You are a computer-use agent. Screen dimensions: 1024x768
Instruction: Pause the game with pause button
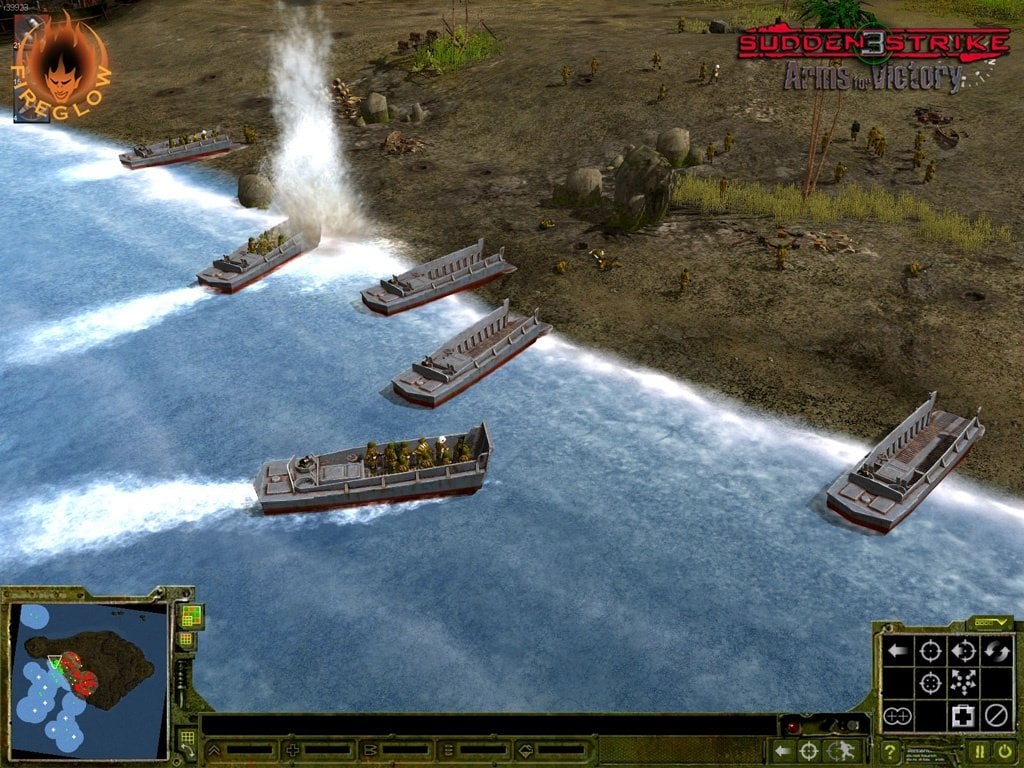[979, 751]
